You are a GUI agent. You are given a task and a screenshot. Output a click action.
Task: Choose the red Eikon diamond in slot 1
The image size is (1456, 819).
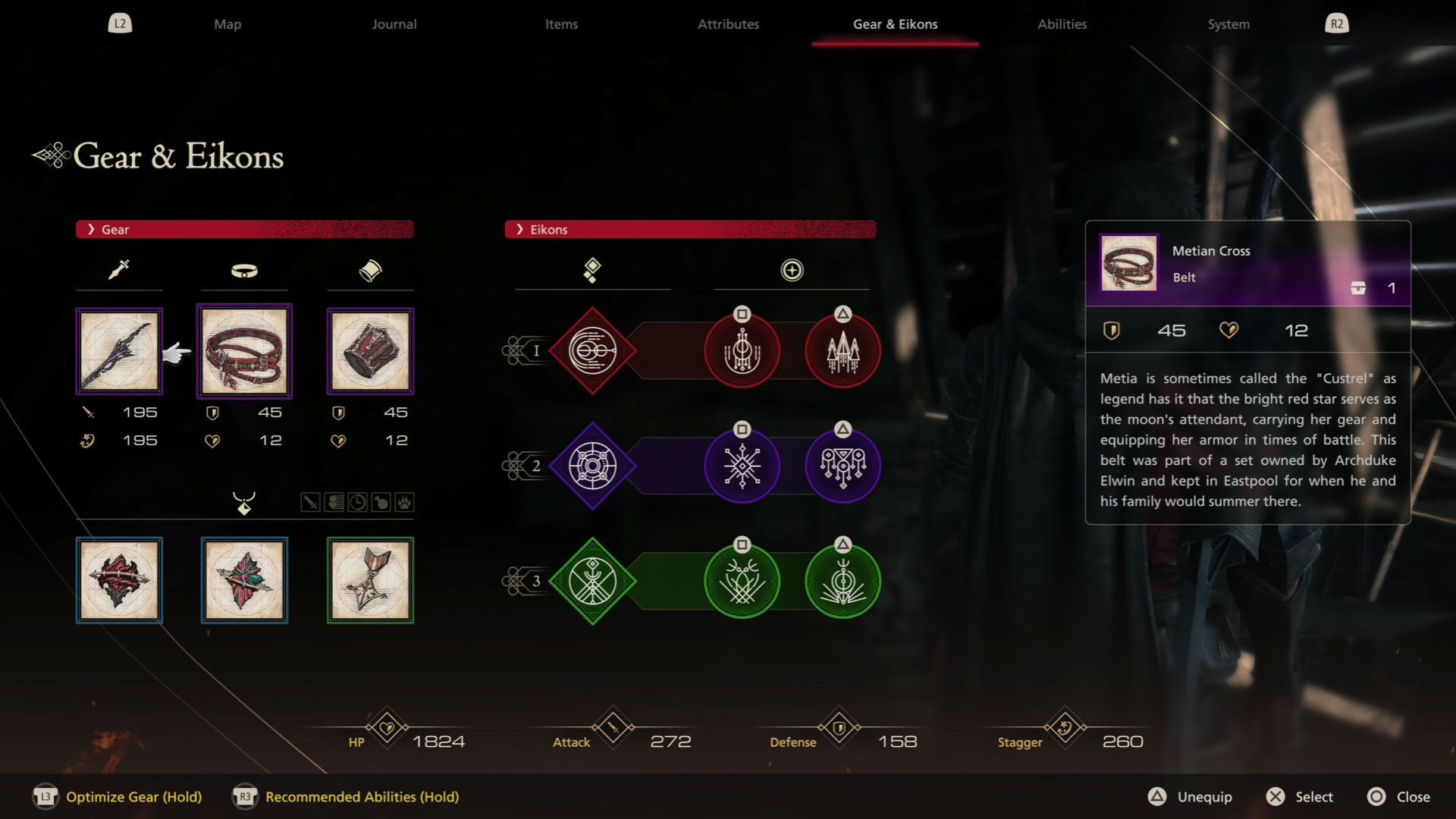pos(592,350)
